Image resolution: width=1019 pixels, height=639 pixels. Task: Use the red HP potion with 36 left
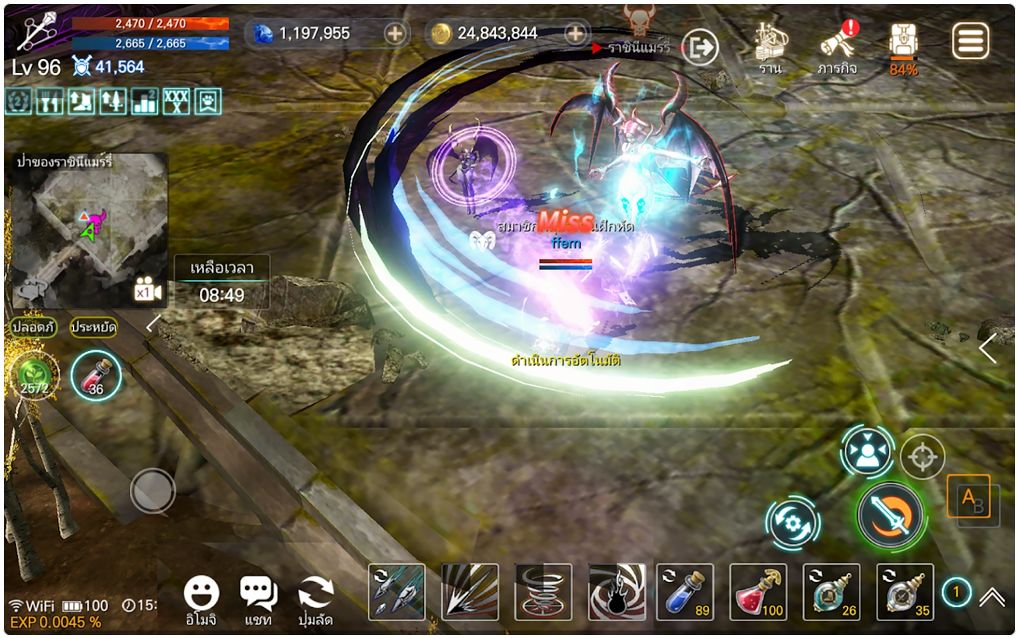coord(96,377)
